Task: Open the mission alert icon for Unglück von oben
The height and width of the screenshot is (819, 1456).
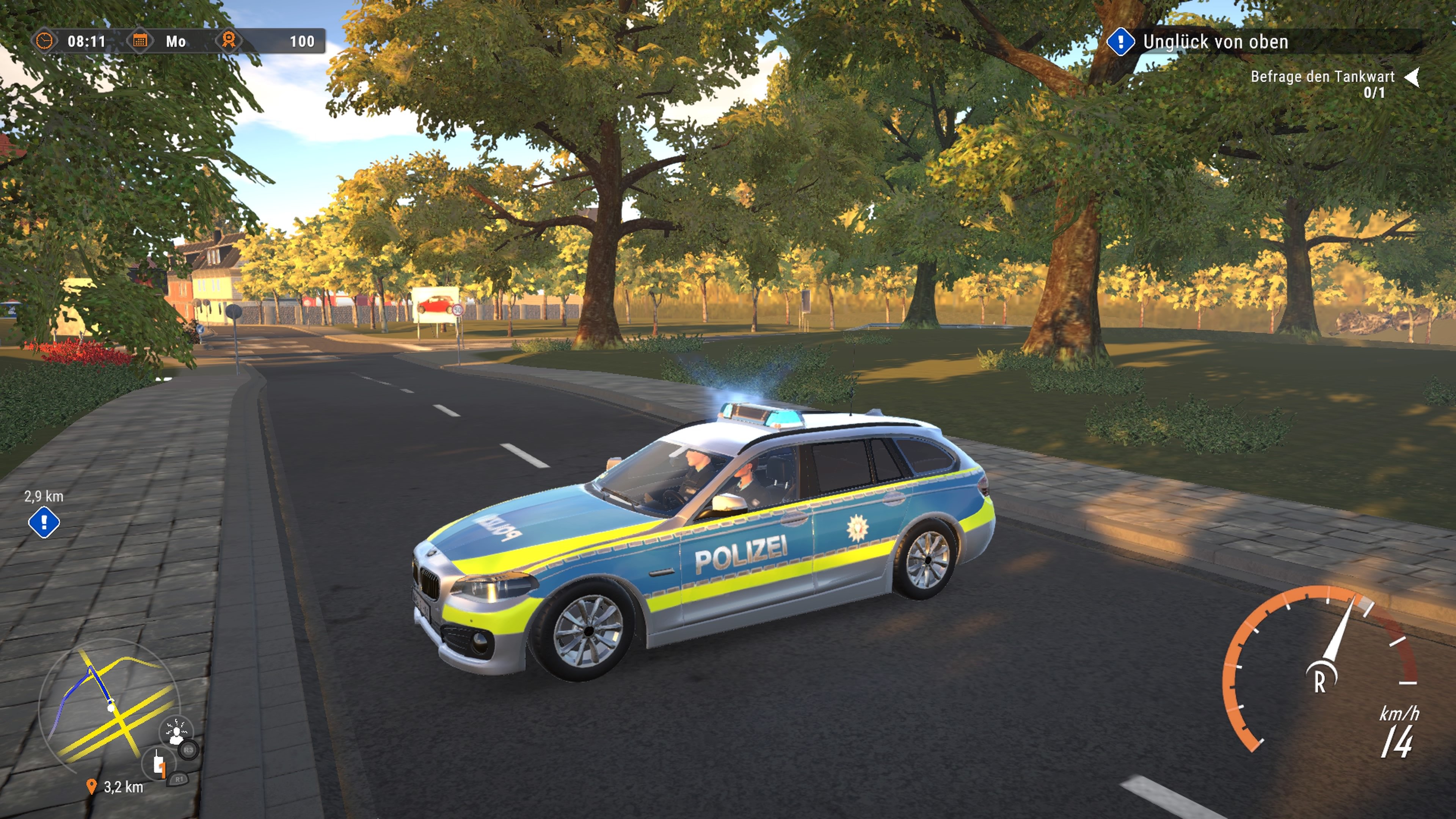Action: 1122,41
